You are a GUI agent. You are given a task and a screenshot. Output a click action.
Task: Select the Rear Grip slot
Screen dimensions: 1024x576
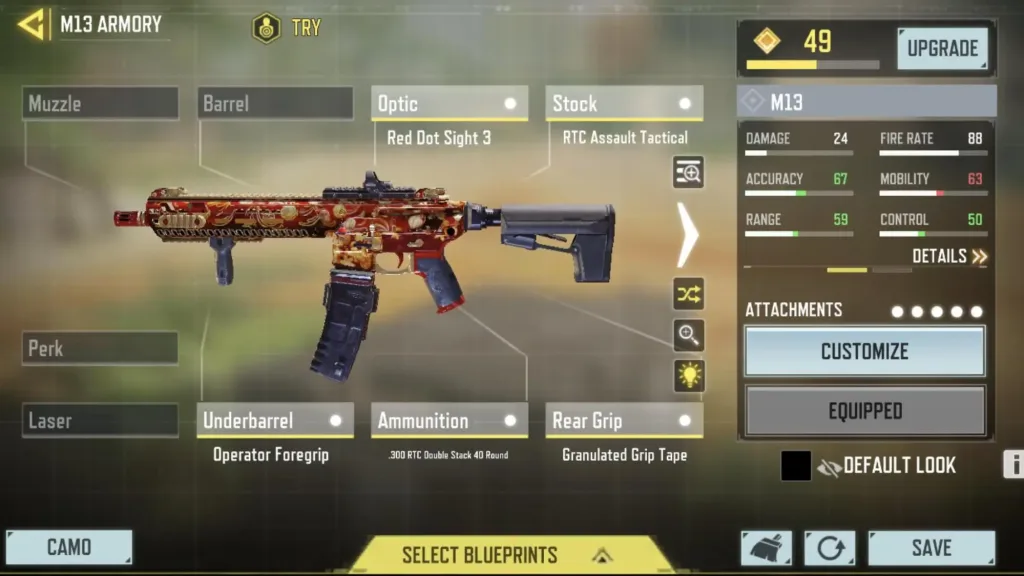click(x=624, y=421)
